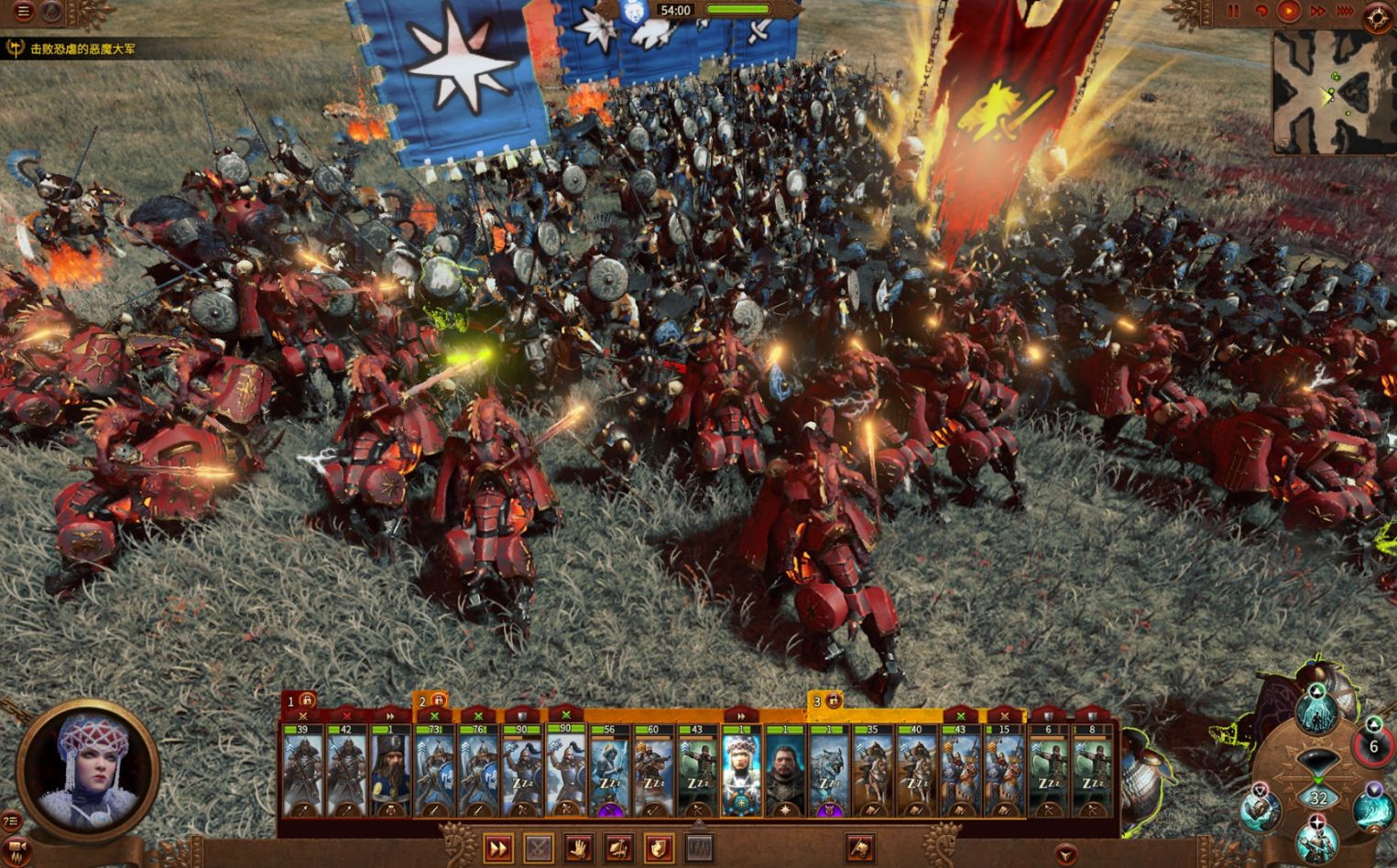Open the main menu in the top-left corner
The width and height of the screenshot is (1397, 868).
coord(24,12)
